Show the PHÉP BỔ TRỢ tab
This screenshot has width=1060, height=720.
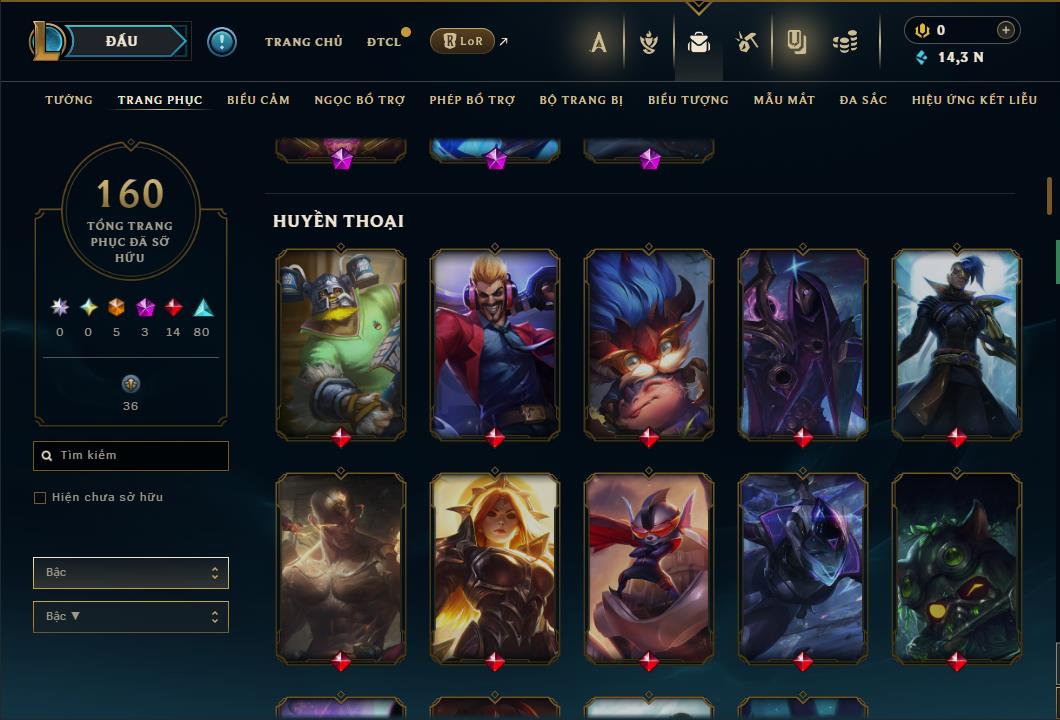(x=472, y=100)
